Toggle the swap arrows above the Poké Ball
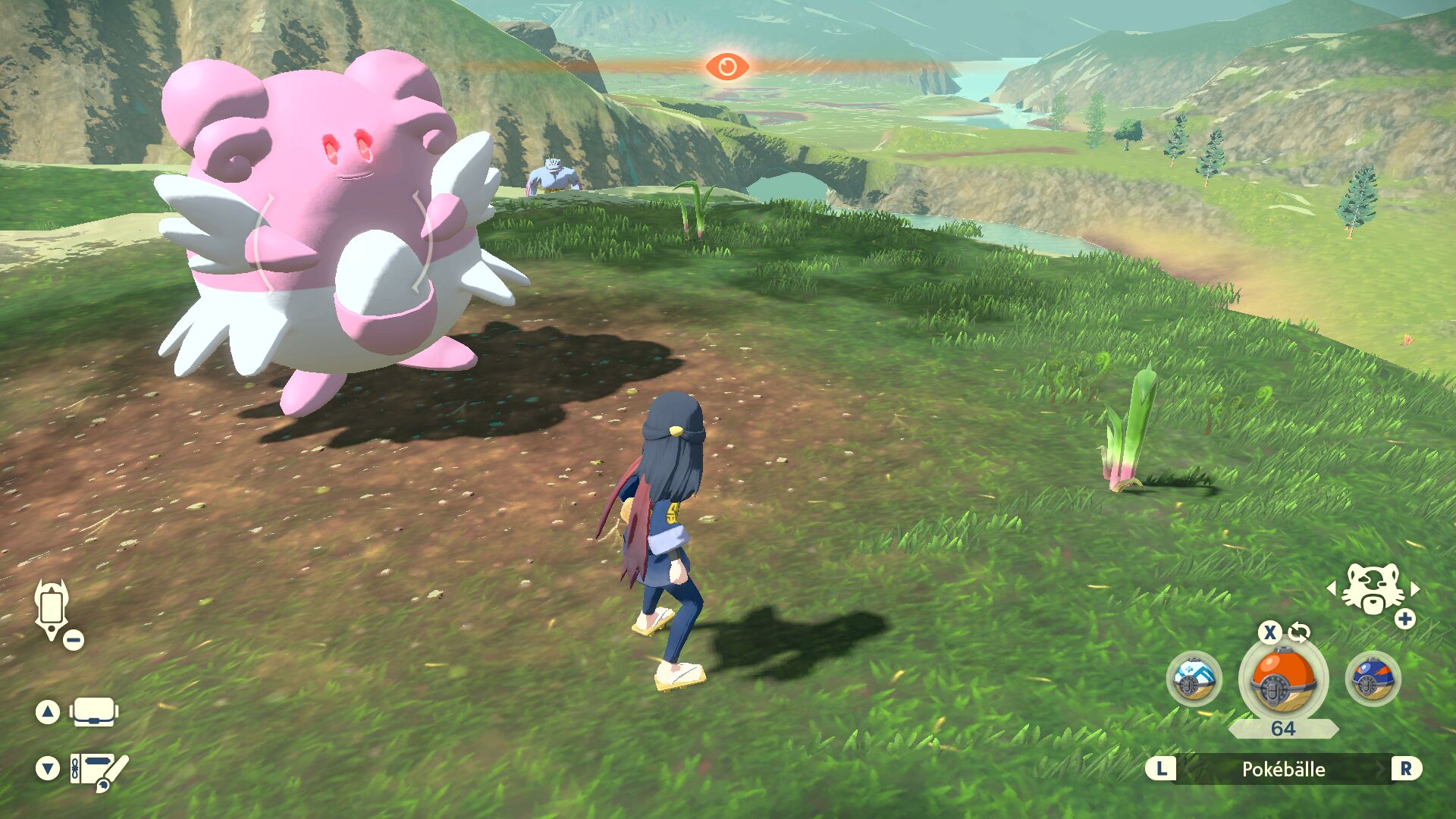The image size is (1456, 819). pos(1299,632)
